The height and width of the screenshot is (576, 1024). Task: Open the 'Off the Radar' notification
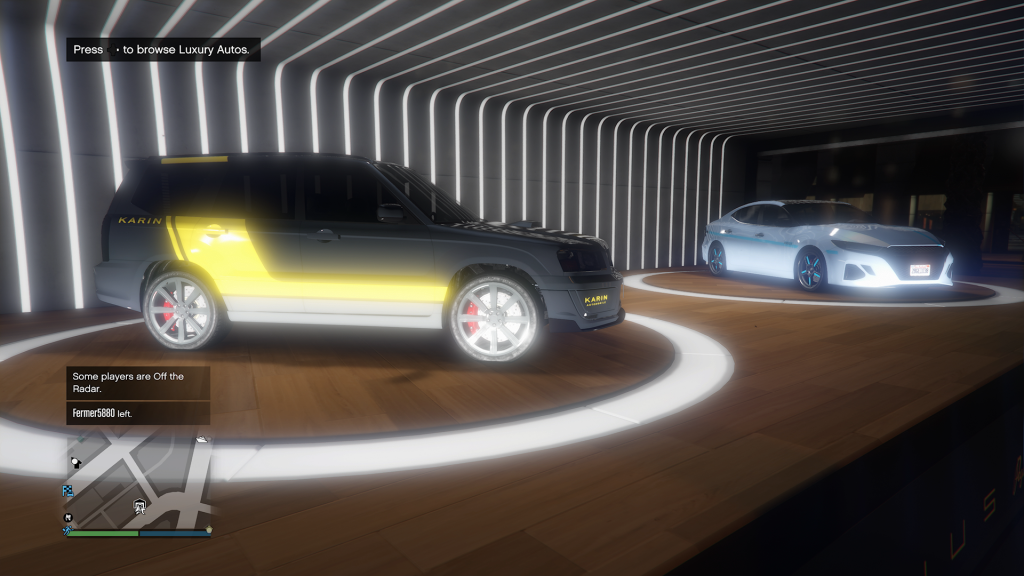138,382
